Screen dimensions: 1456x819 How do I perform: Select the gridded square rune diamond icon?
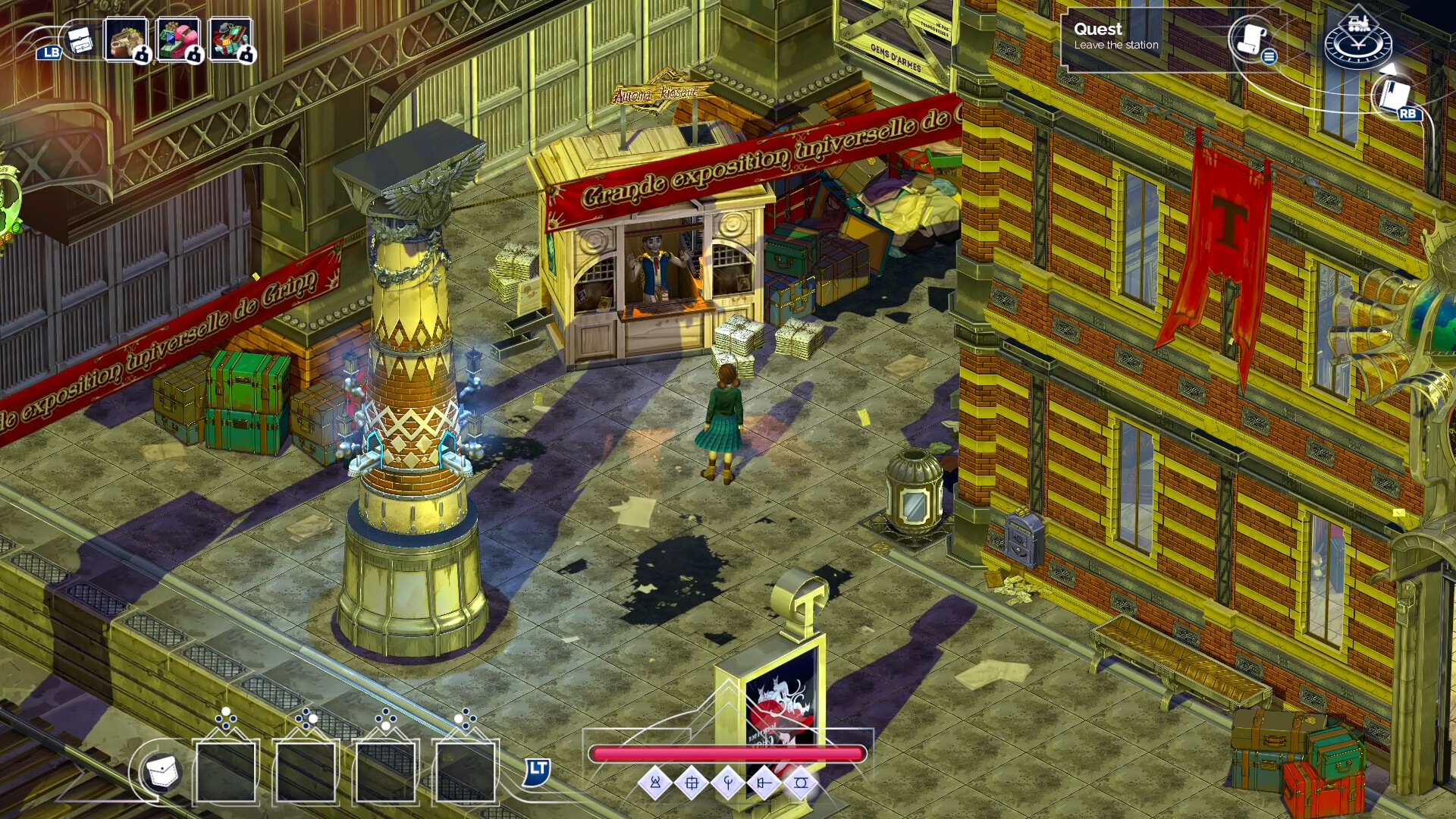click(x=693, y=783)
